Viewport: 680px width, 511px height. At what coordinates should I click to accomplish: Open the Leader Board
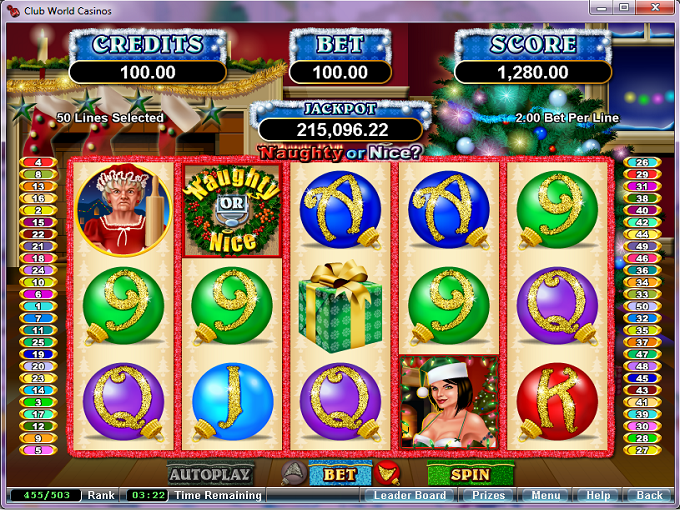point(410,495)
